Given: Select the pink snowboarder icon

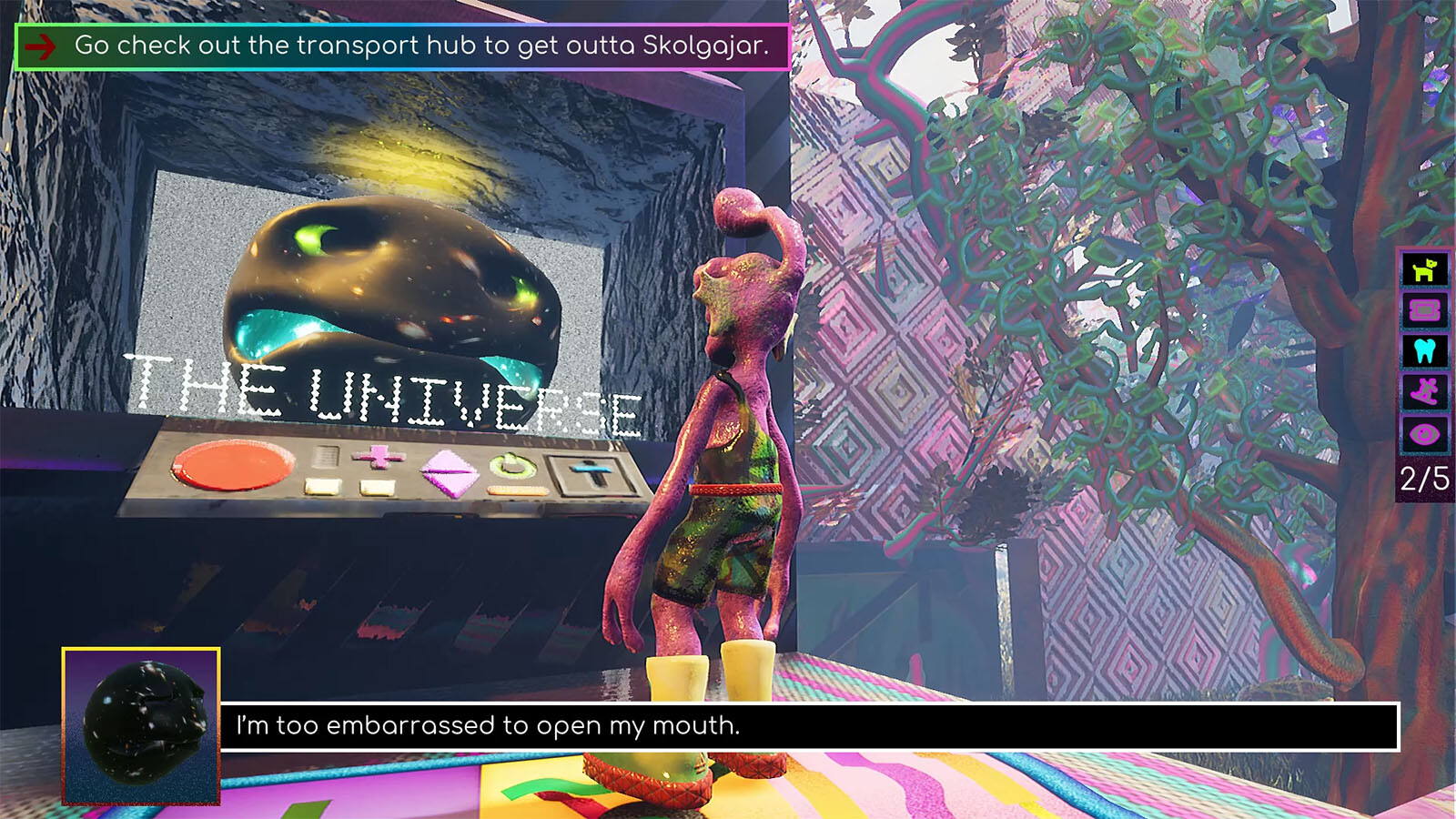Looking at the screenshot, I should point(1424,392).
